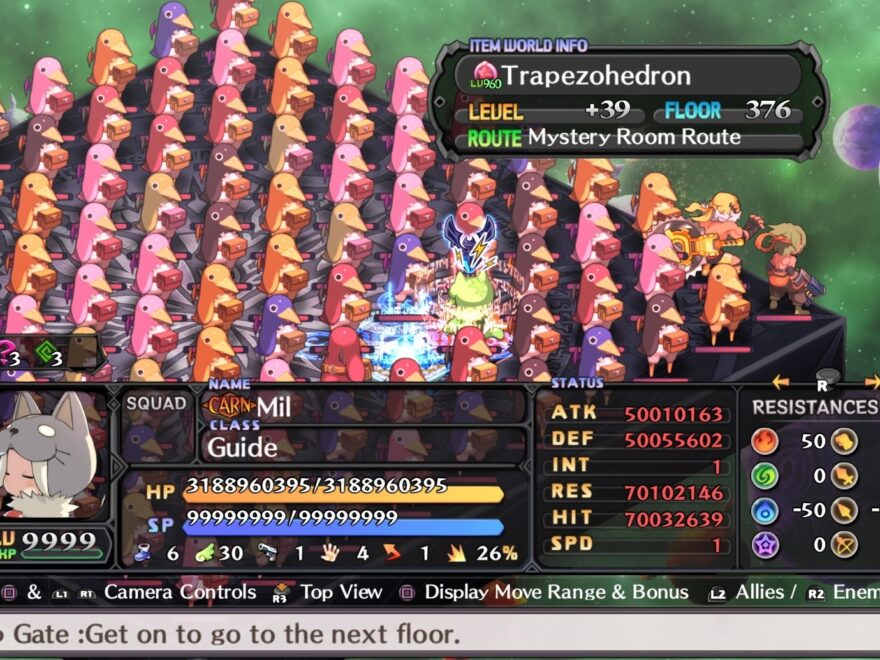
Task: Click the Resistances panel header
Action: click(x=813, y=407)
